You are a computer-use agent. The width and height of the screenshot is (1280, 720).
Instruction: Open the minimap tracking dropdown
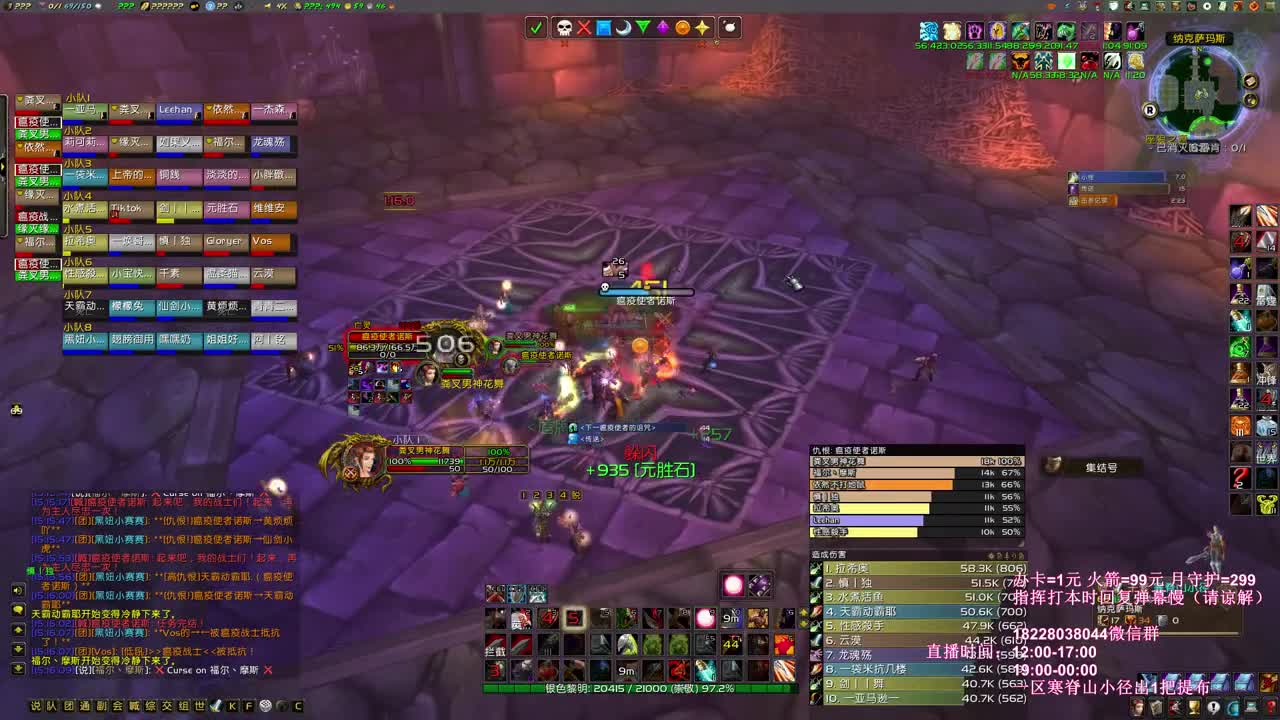click(x=1250, y=100)
